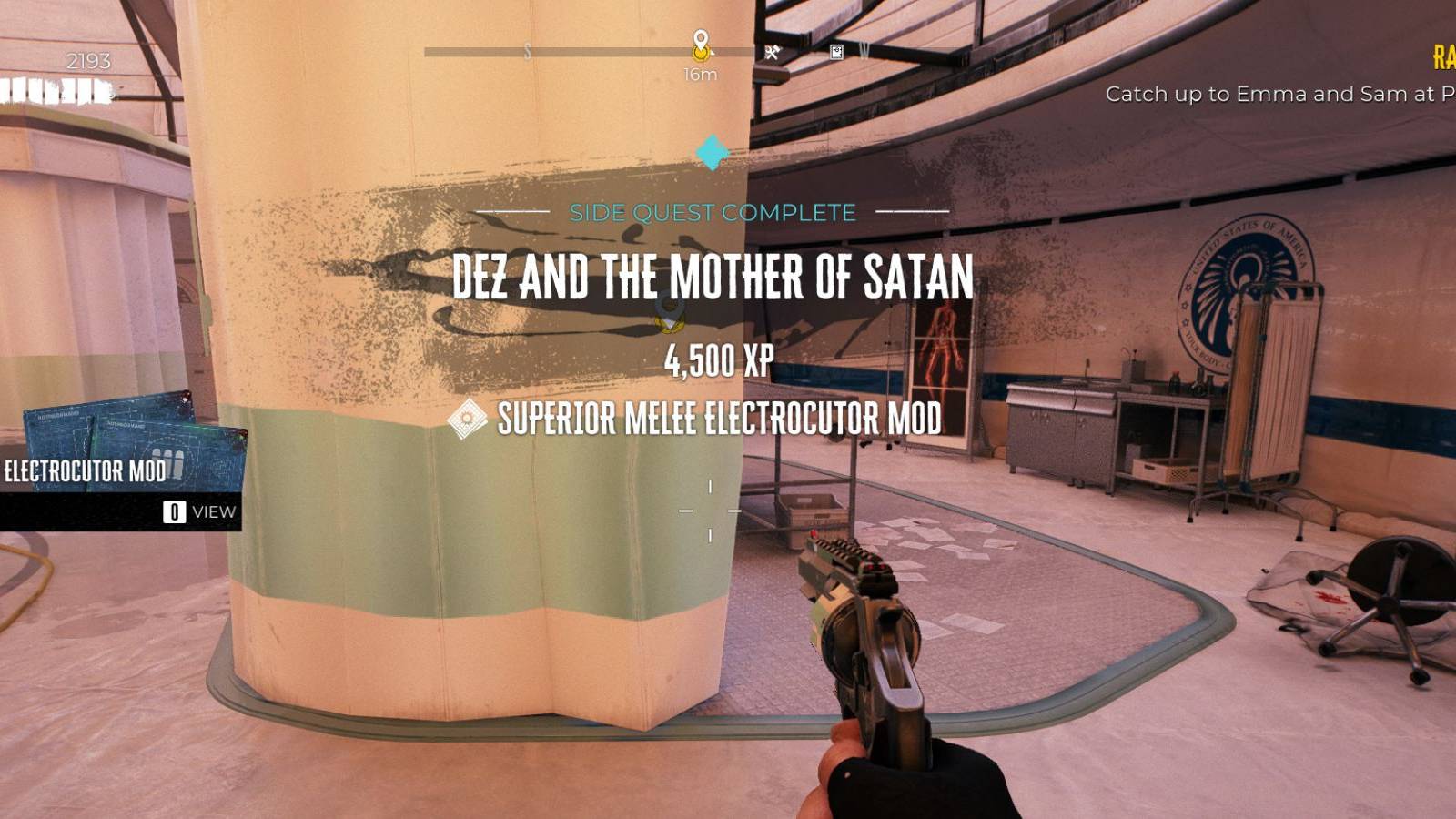Click the South marker on the compass

526,53
